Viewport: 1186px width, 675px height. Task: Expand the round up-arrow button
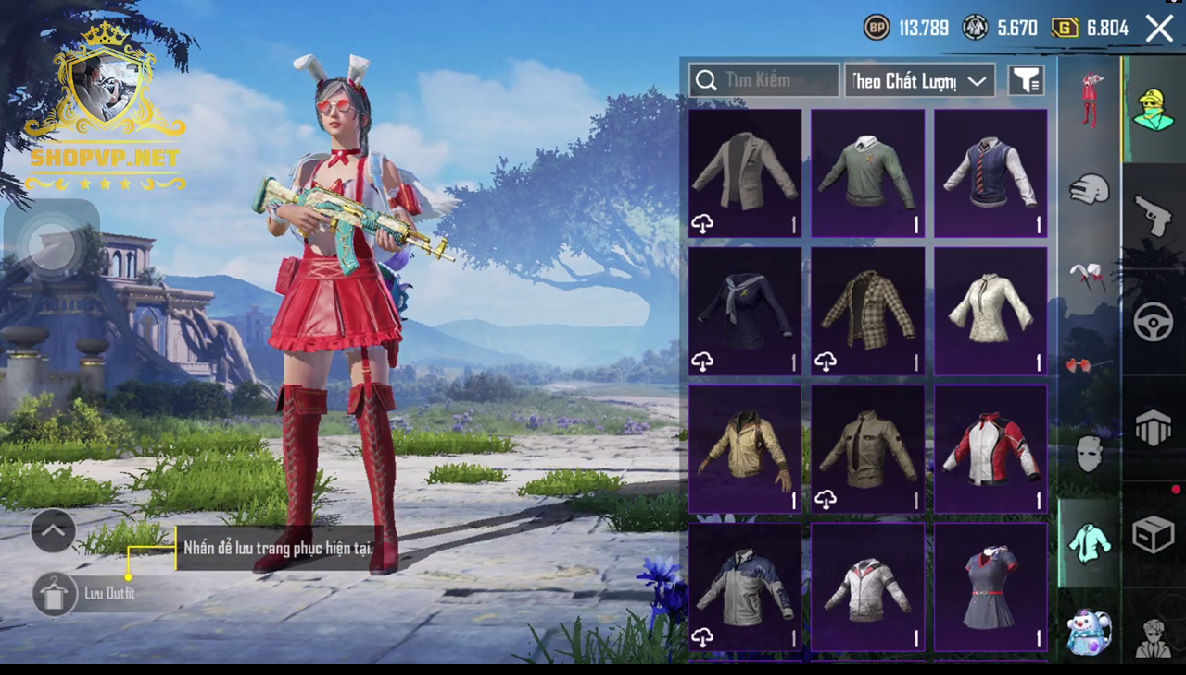(x=53, y=531)
